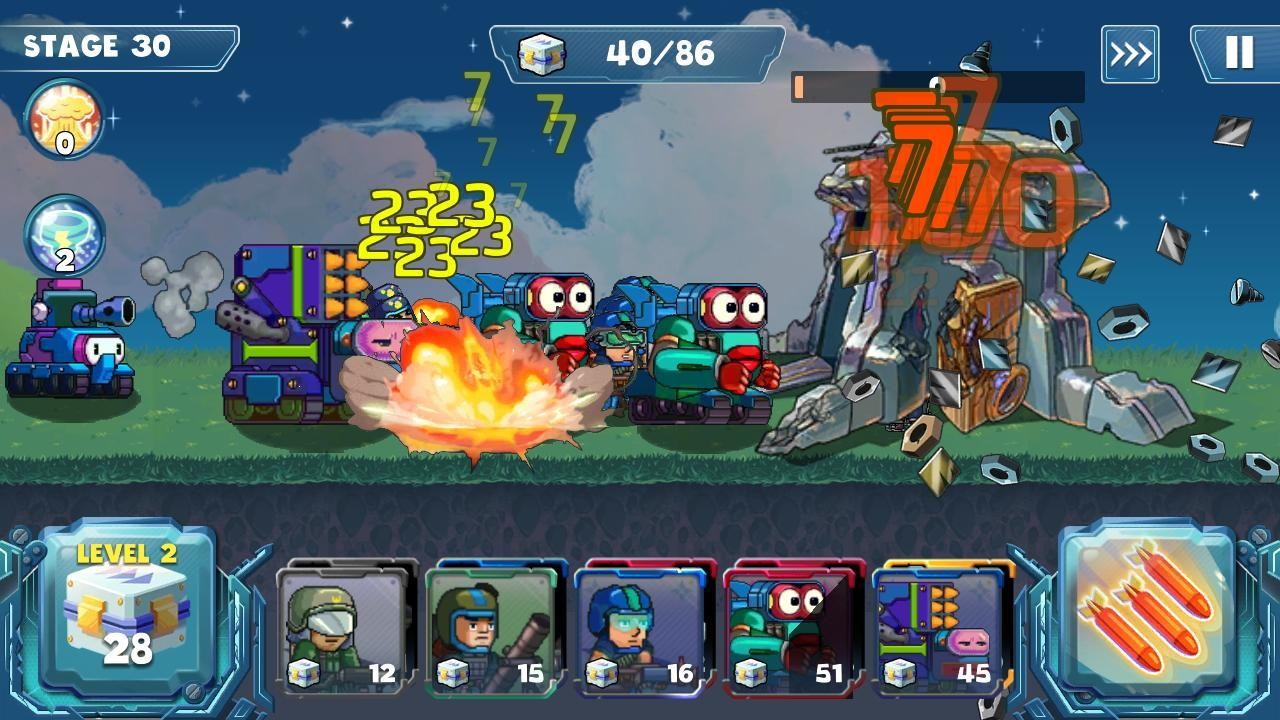Launch the red missile strike
Screen dimensions: 1280x720
coord(1147,608)
